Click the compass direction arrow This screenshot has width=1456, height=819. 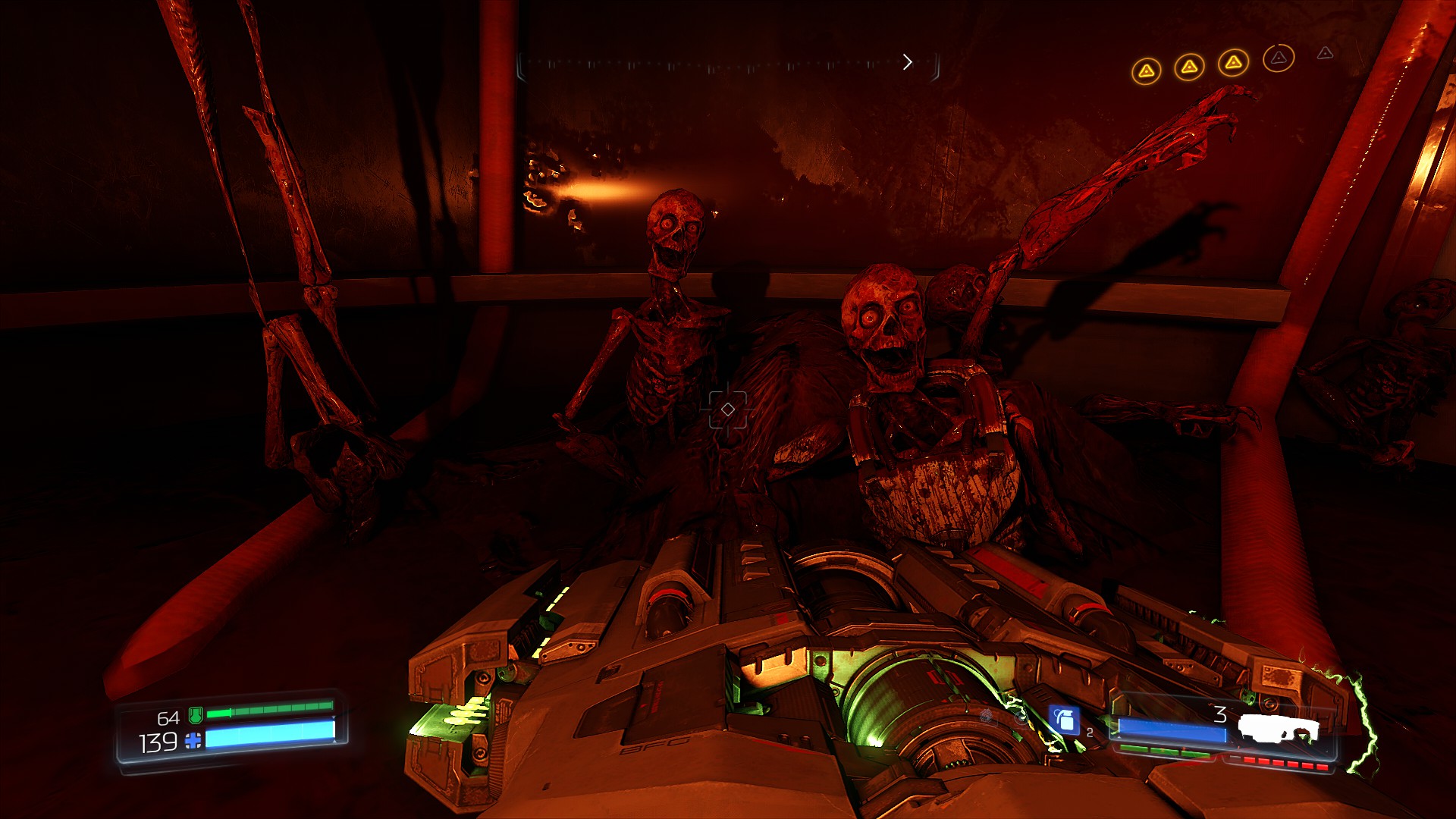point(907,62)
